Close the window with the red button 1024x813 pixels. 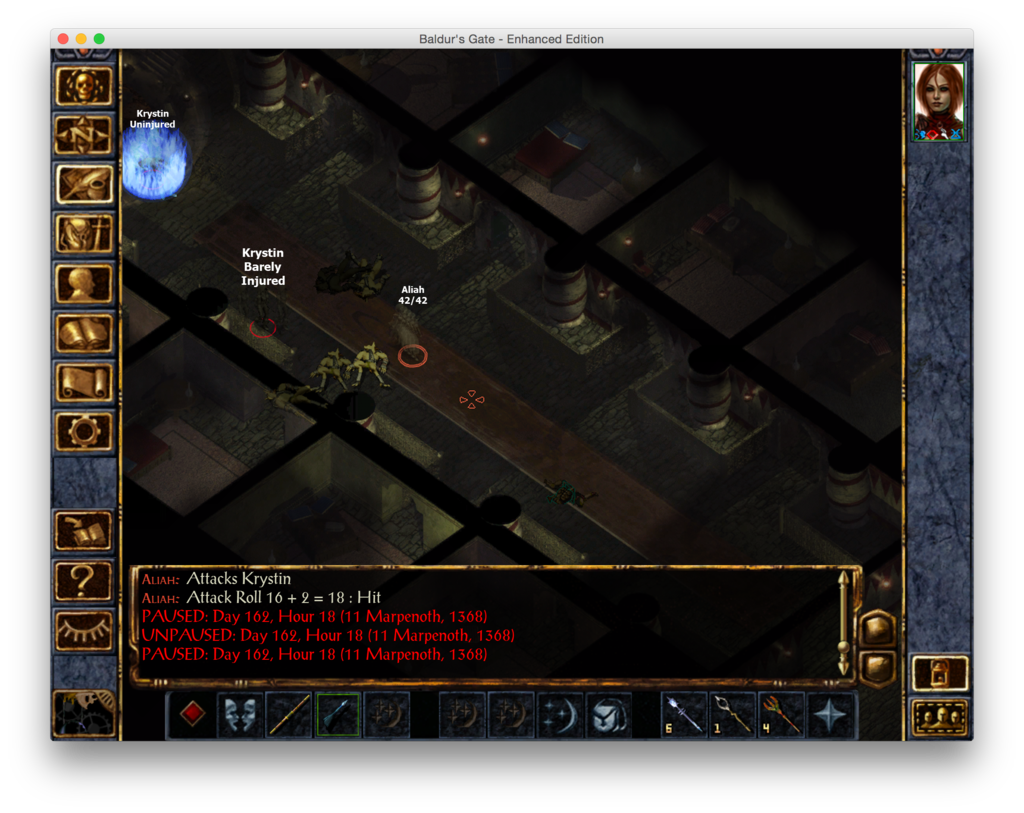point(63,39)
